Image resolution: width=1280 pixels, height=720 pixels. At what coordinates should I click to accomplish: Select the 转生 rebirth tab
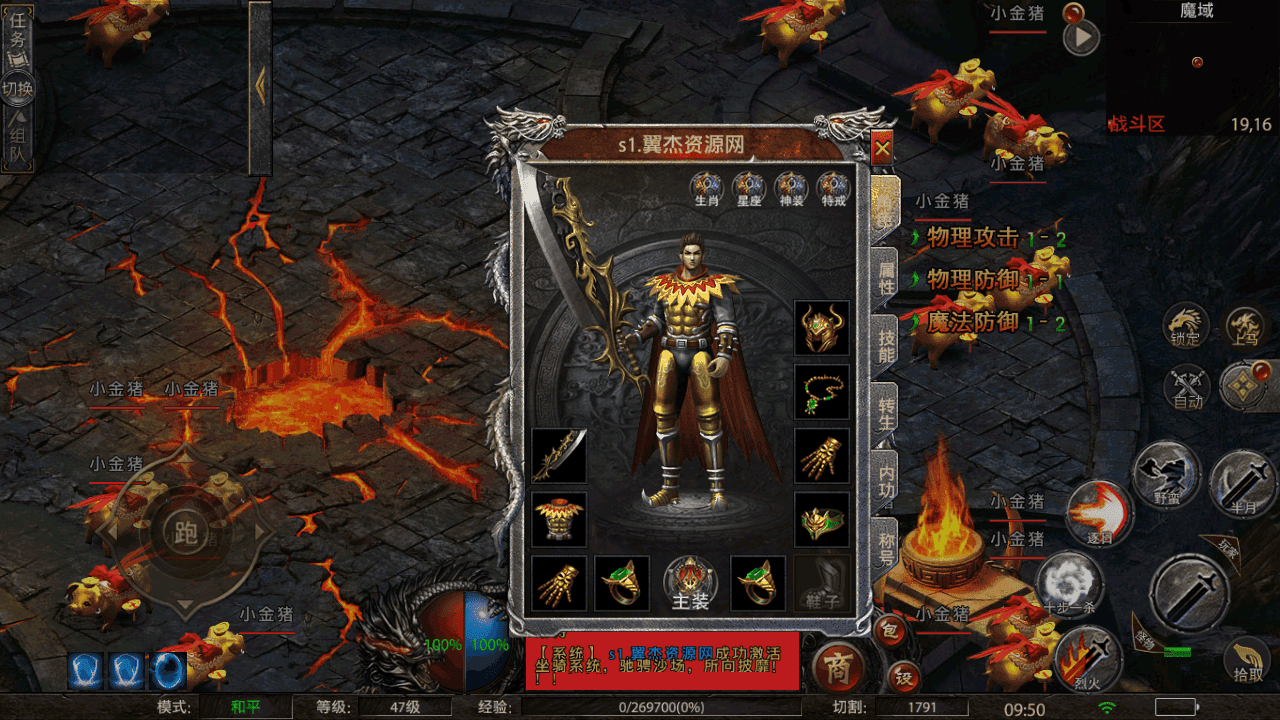(886, 413)
